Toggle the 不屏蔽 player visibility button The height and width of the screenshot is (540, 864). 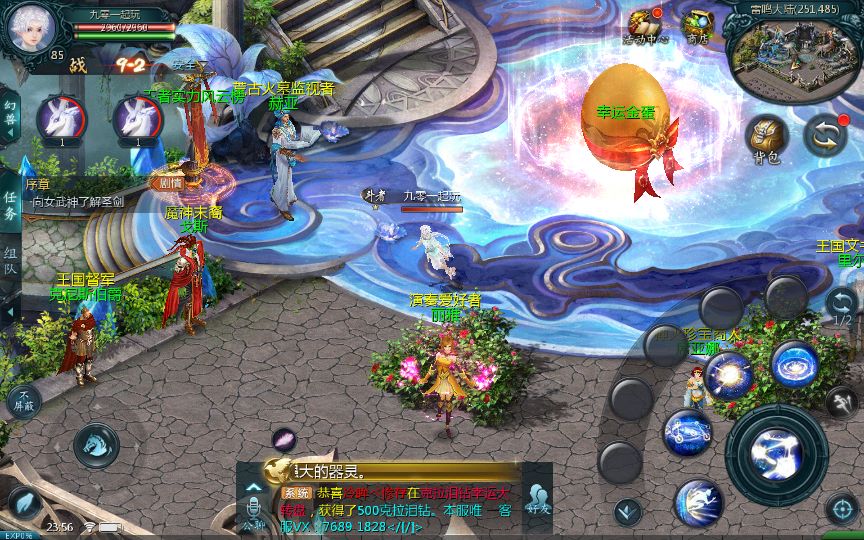(x=24, y=402)
